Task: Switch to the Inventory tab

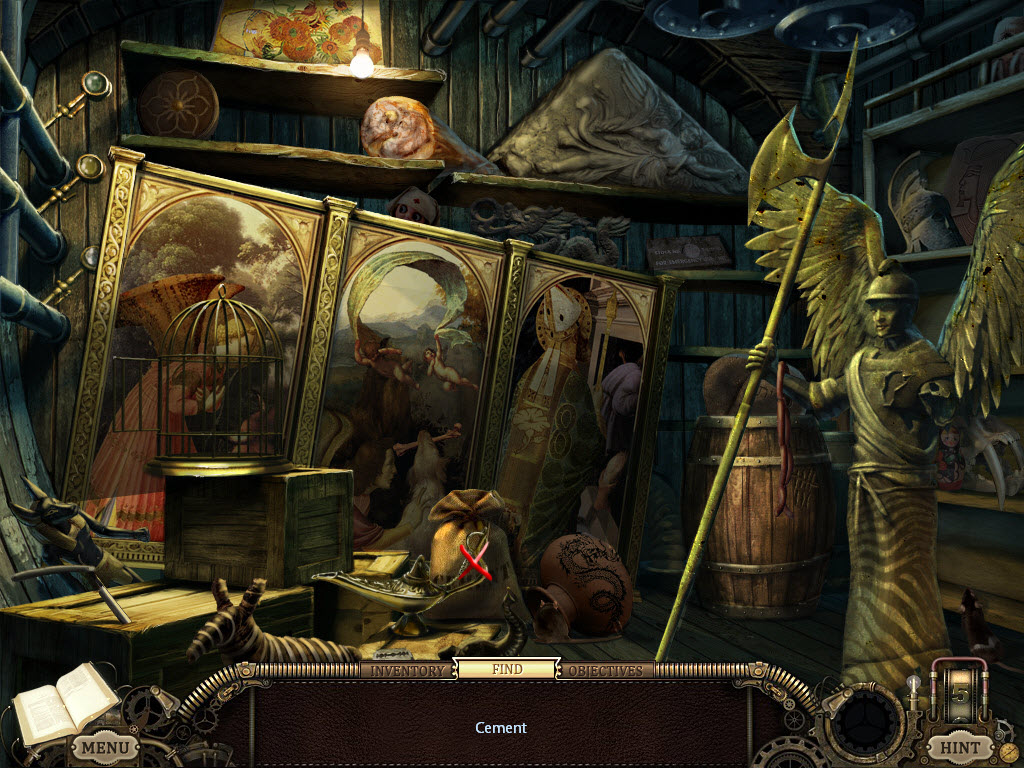Action: (406, 670)
